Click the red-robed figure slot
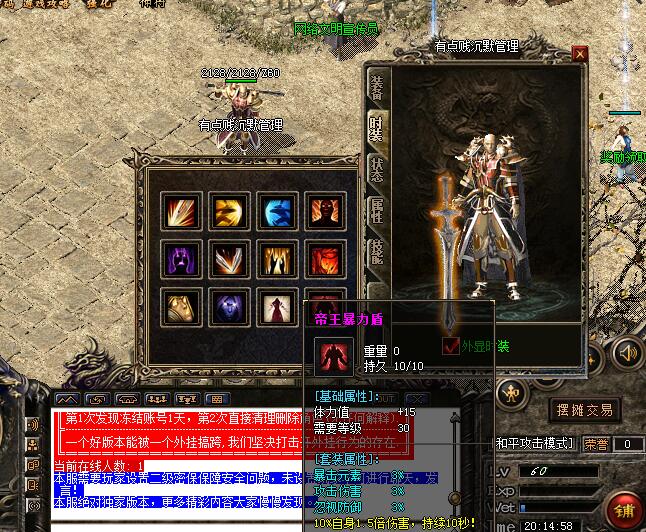 click(277, 307)
